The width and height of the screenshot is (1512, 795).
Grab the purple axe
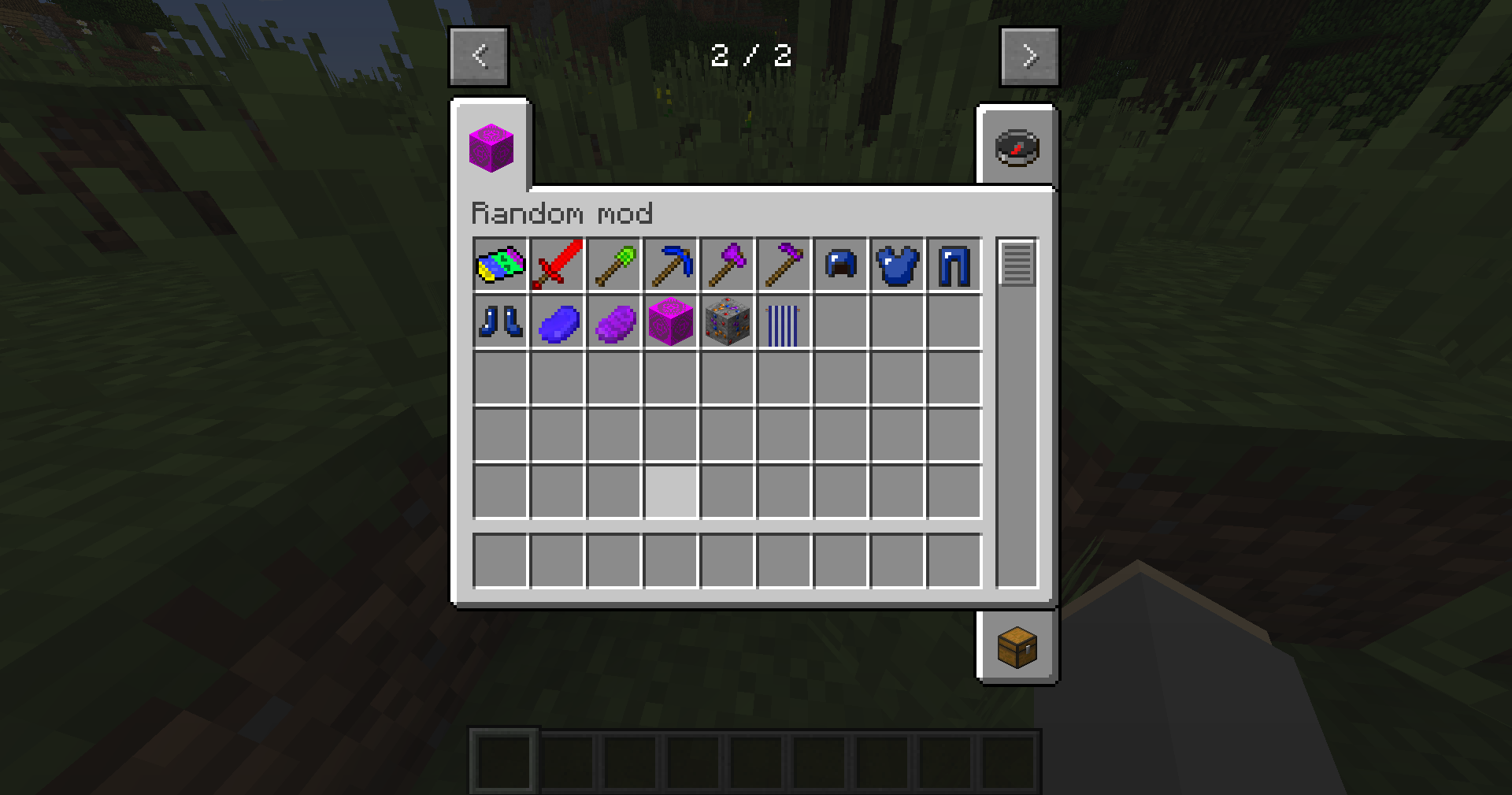(x=727, y=264)
